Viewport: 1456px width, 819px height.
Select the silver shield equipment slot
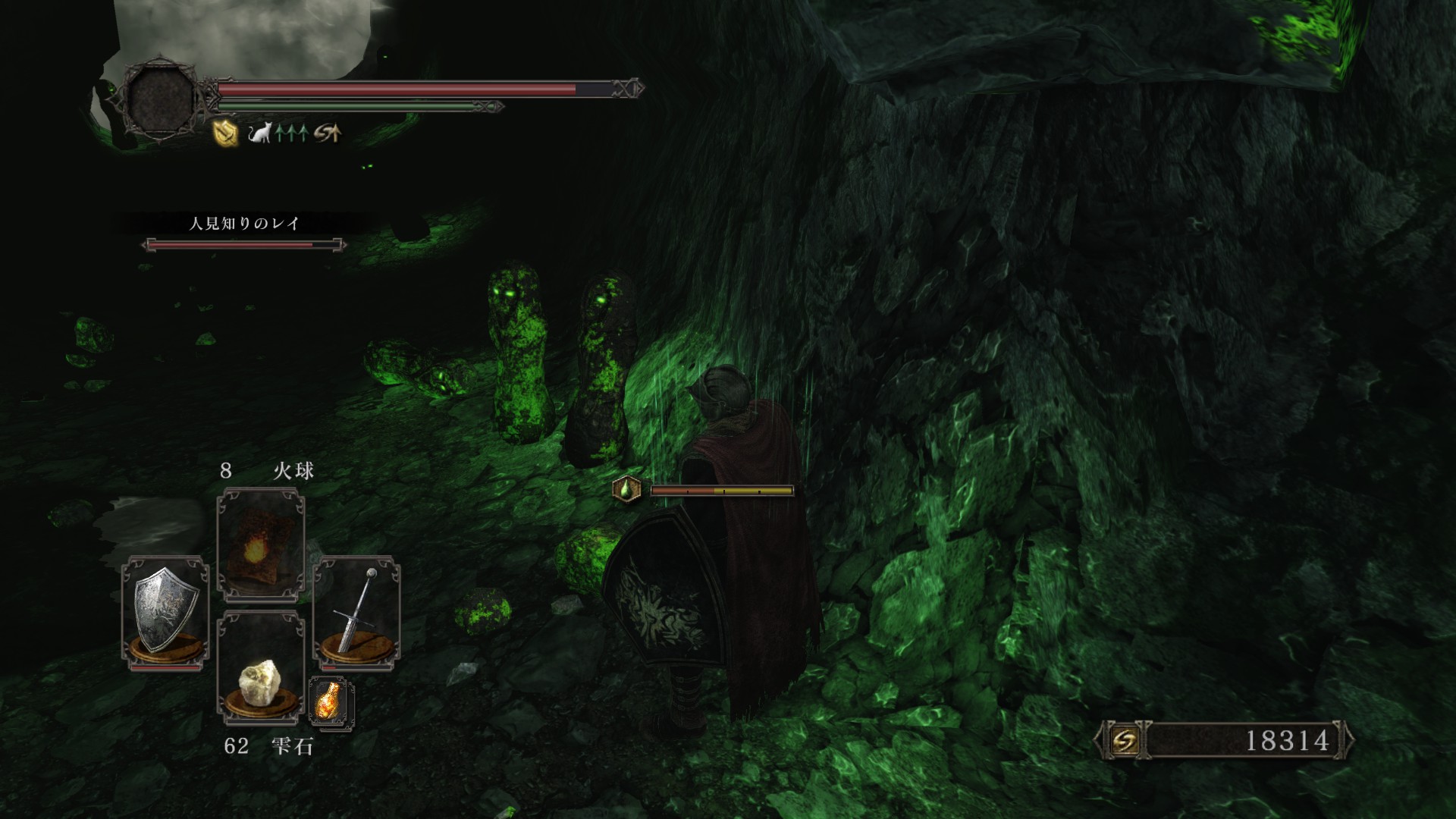tap(165, 611)
